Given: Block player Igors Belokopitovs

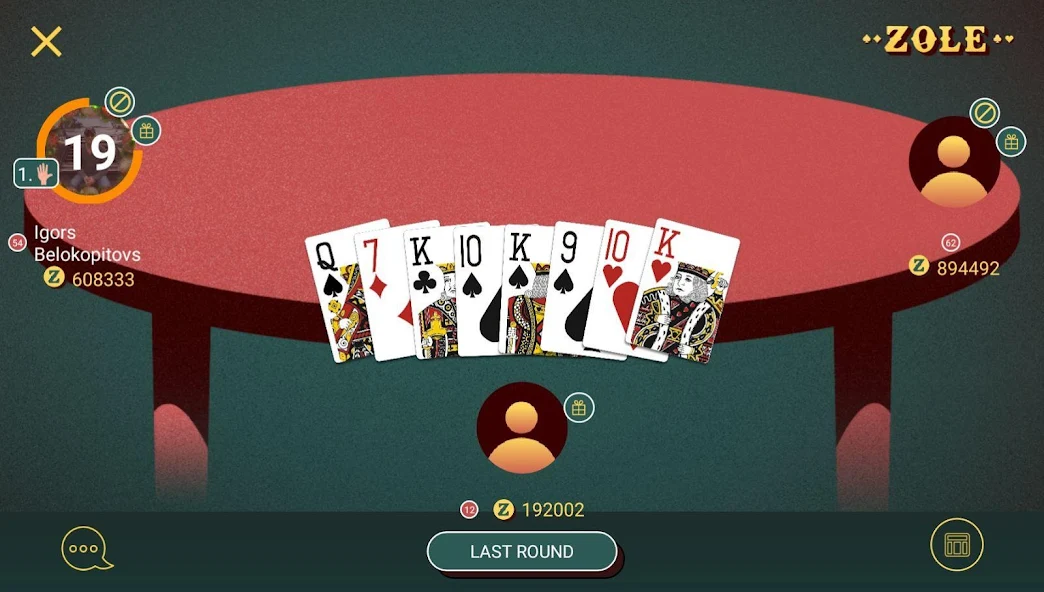Looking at the screenshot, I should coord(120,102).
